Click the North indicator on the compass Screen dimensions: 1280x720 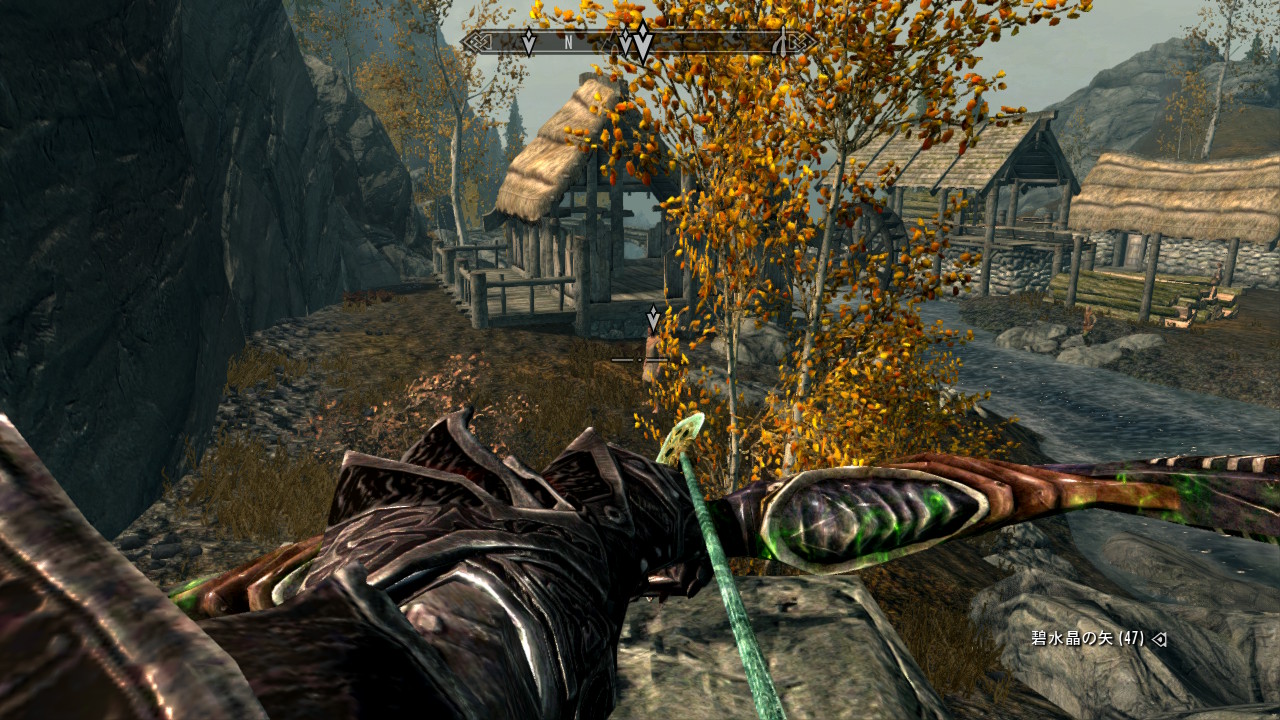point(568,42)
